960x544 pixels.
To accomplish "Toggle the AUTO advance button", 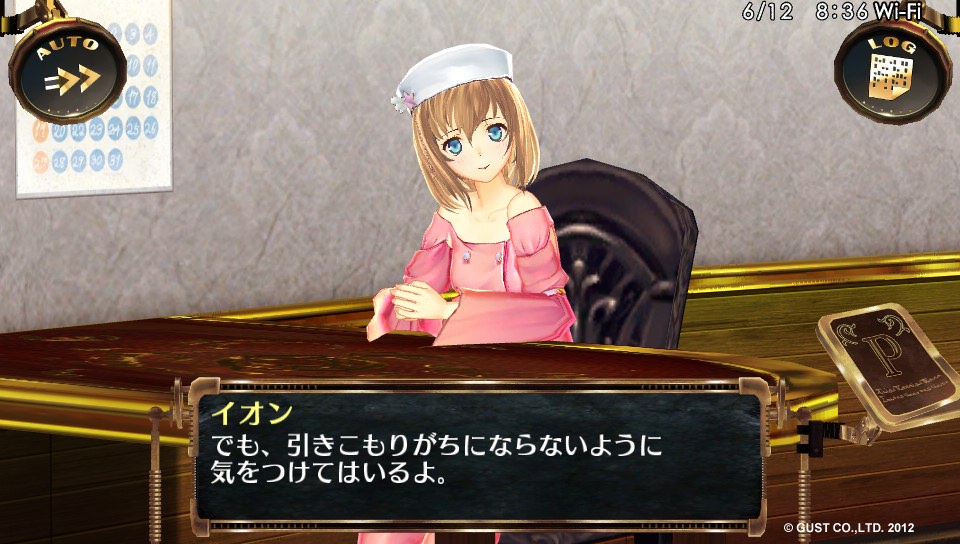I will (67, 68).
